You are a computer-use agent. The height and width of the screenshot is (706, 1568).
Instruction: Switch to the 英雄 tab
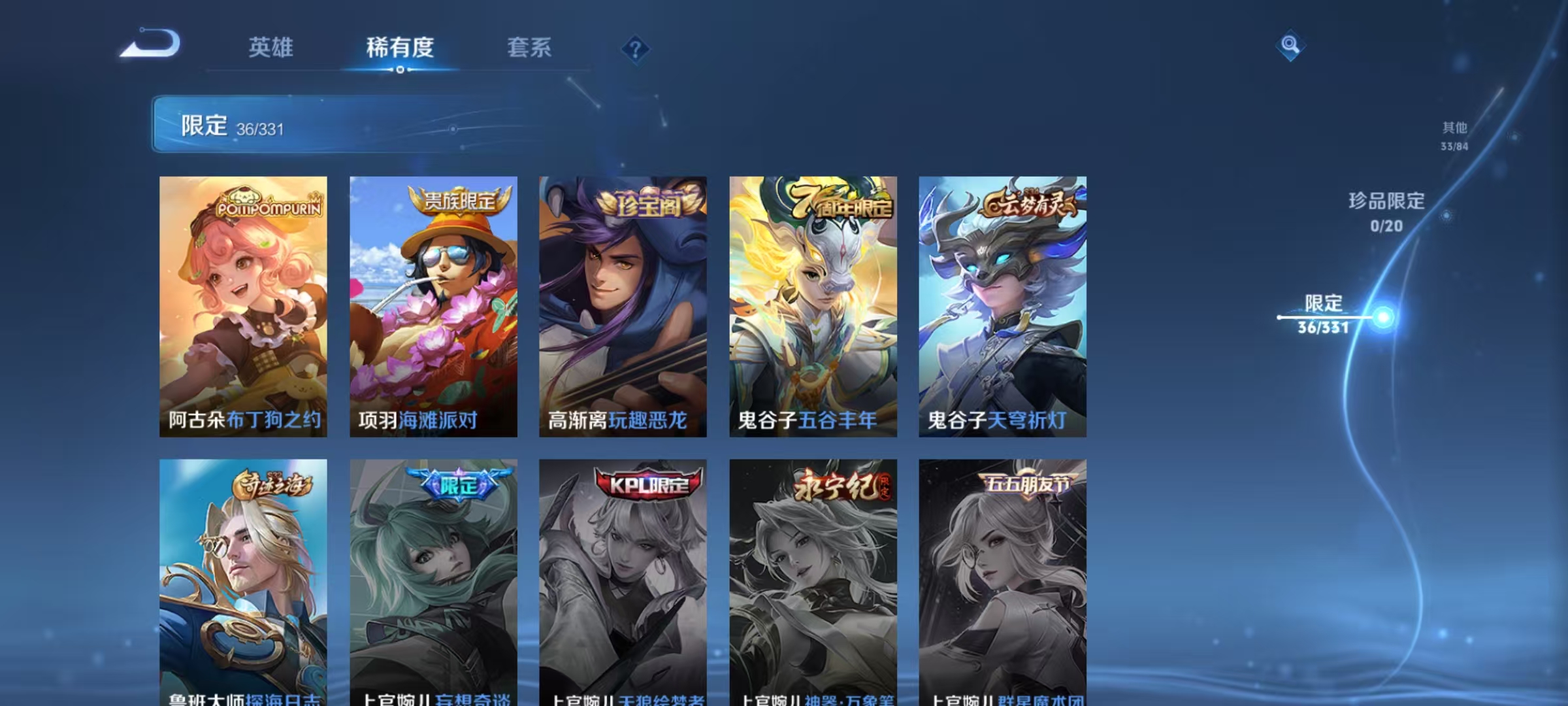pyautogui.click(x=272, y=48)
